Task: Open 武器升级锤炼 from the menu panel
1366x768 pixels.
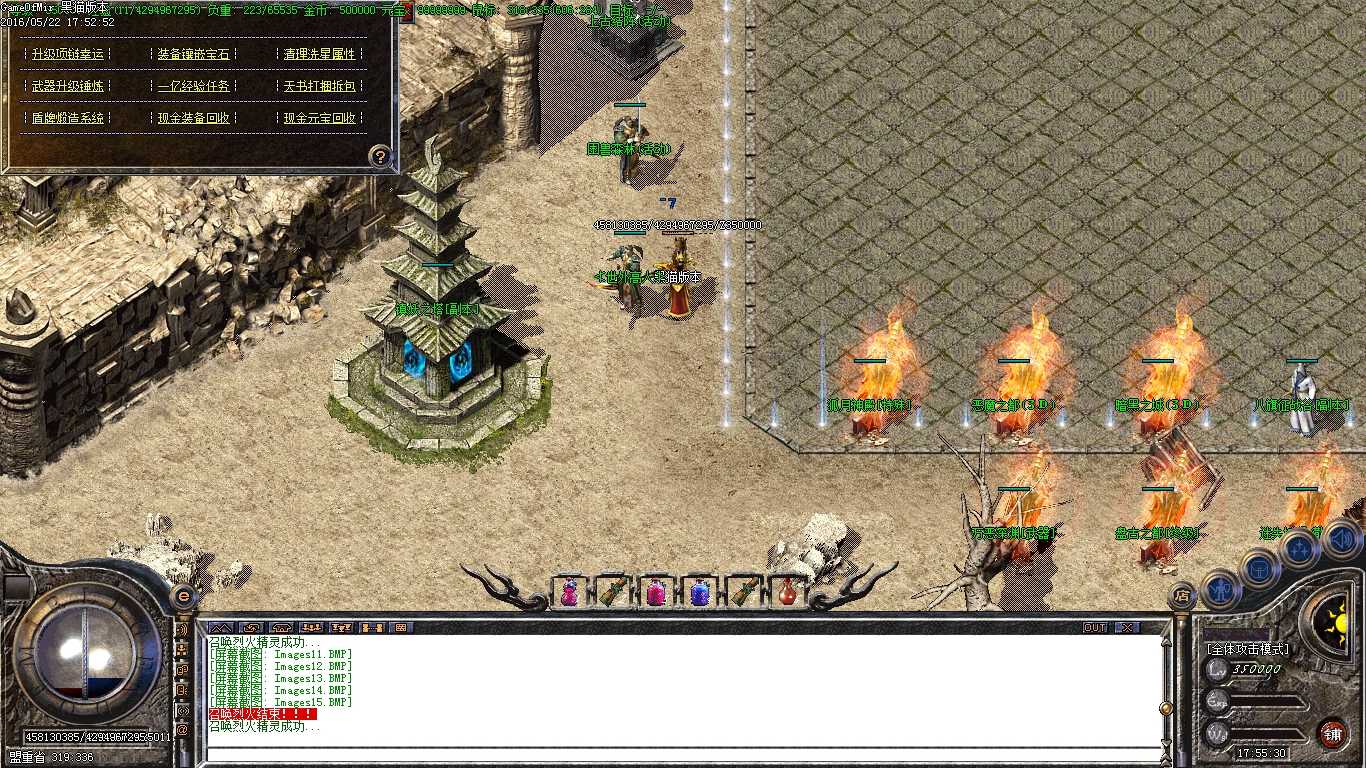Action: tap(67, 86)
